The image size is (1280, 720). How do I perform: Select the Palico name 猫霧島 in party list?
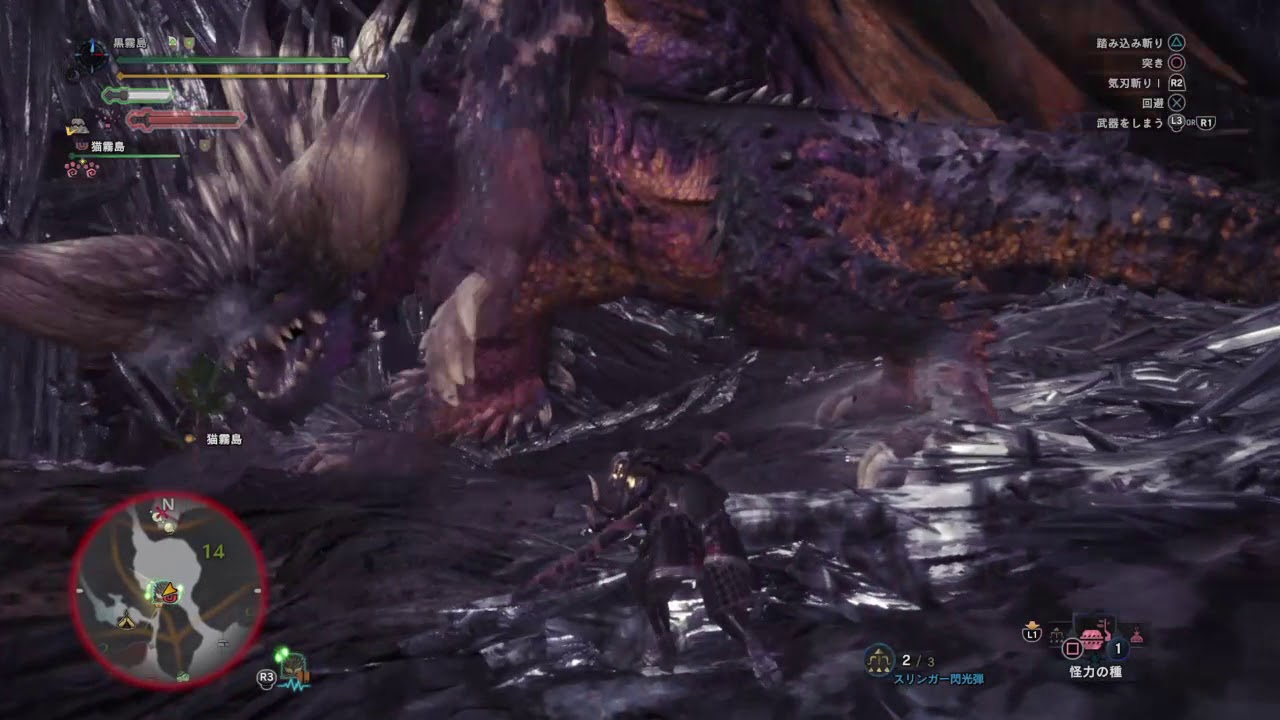[x=108, y=147]
